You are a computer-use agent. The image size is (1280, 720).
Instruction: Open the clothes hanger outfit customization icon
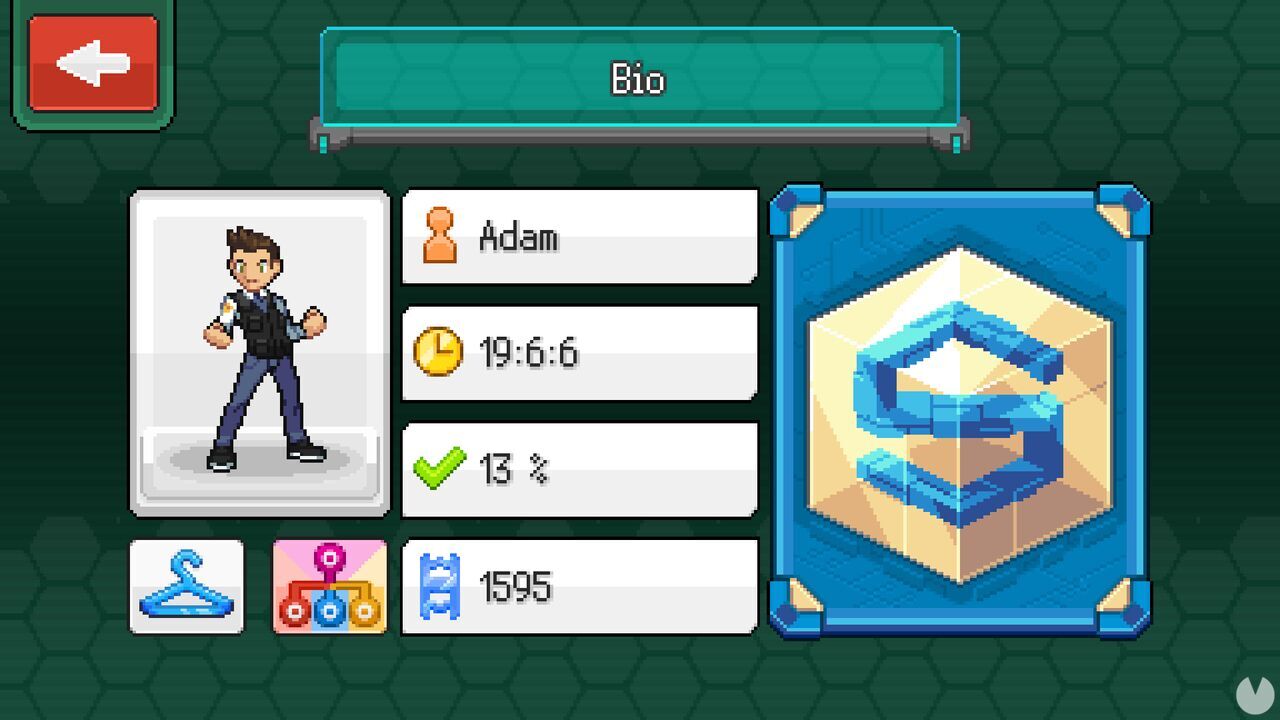(x=185, y=588)
